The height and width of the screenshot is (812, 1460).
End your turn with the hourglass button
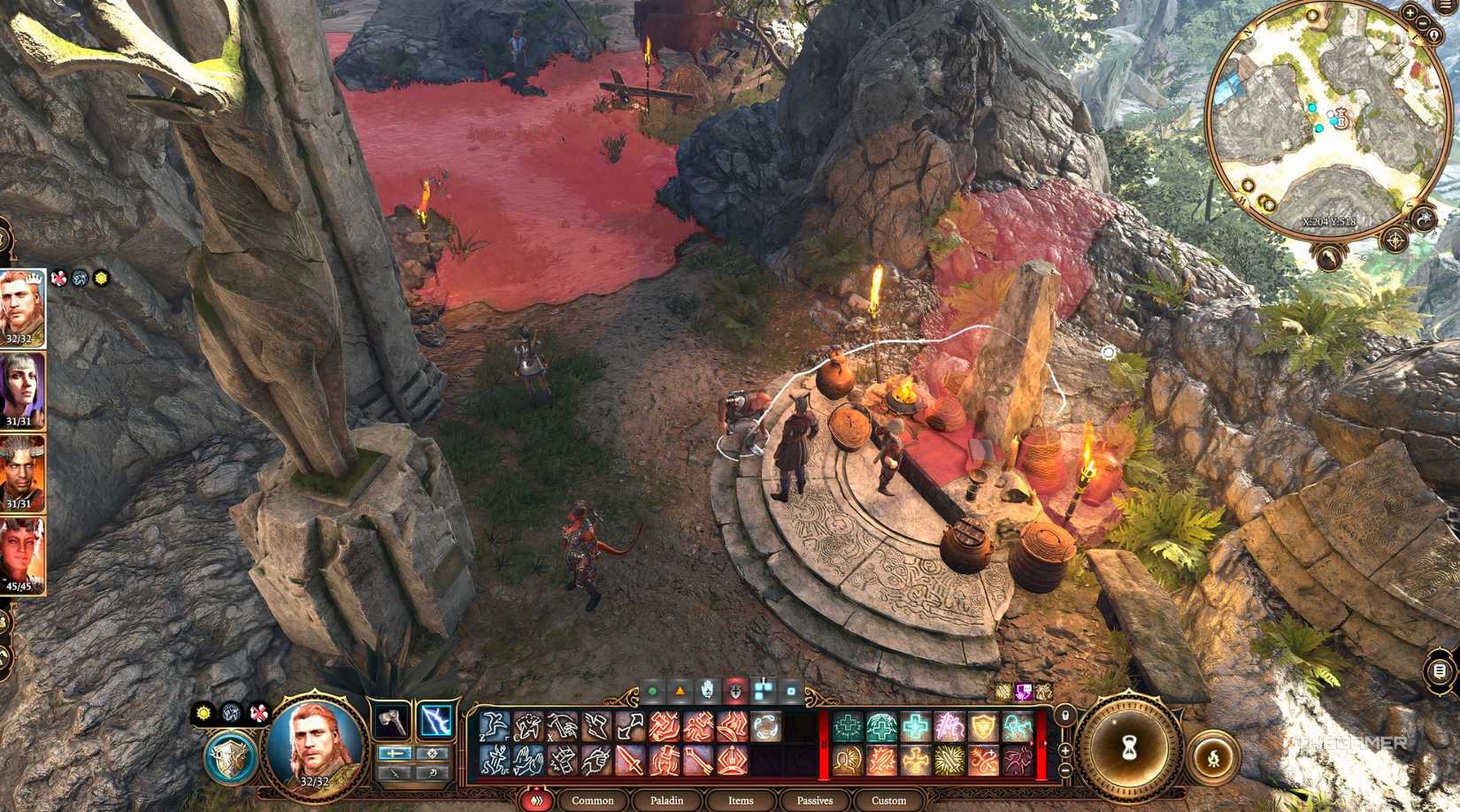click(x=1130, y=747)
